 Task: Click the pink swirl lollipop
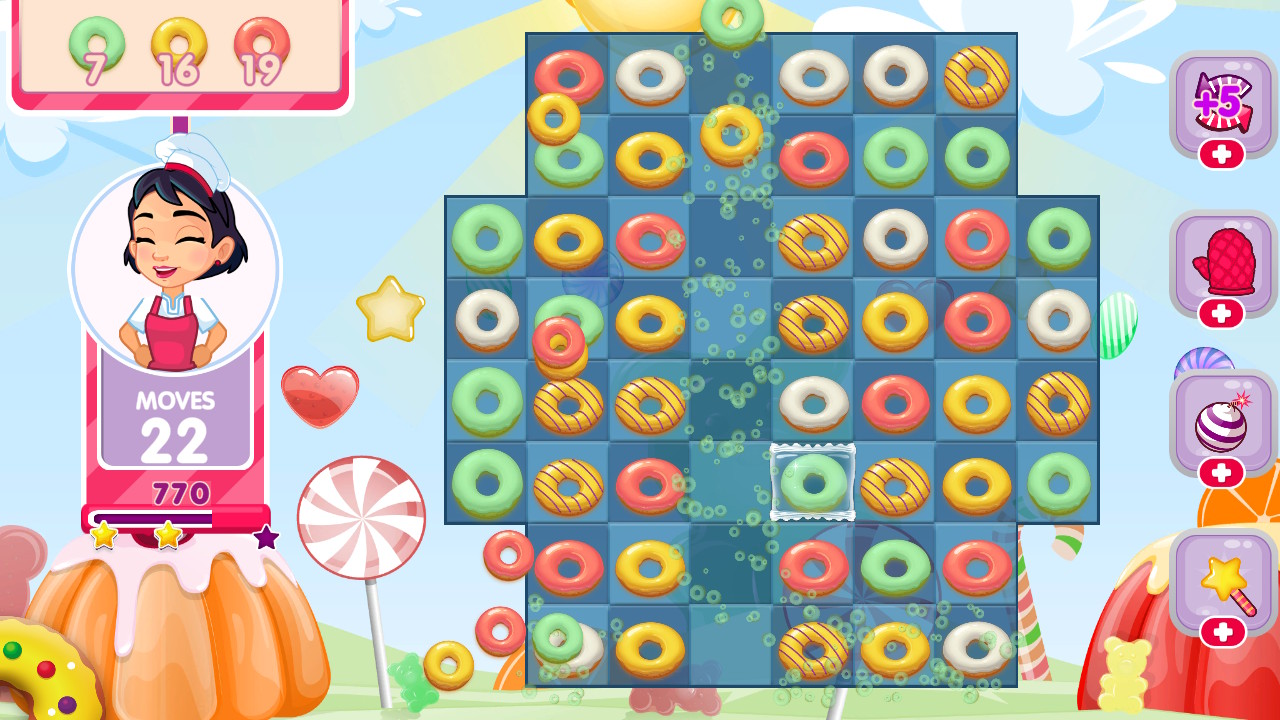point(362,515)
